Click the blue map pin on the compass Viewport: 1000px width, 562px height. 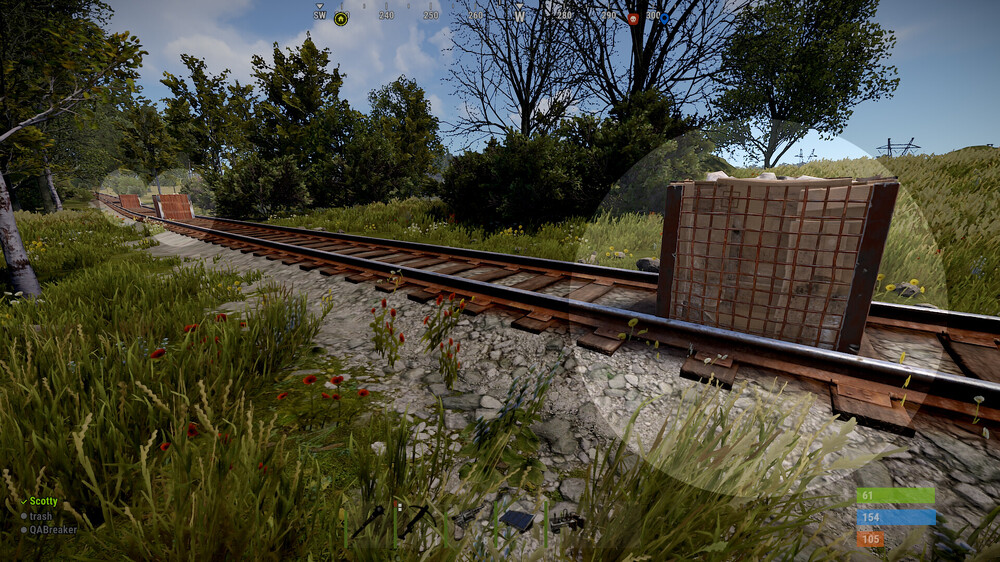(663, 18)
